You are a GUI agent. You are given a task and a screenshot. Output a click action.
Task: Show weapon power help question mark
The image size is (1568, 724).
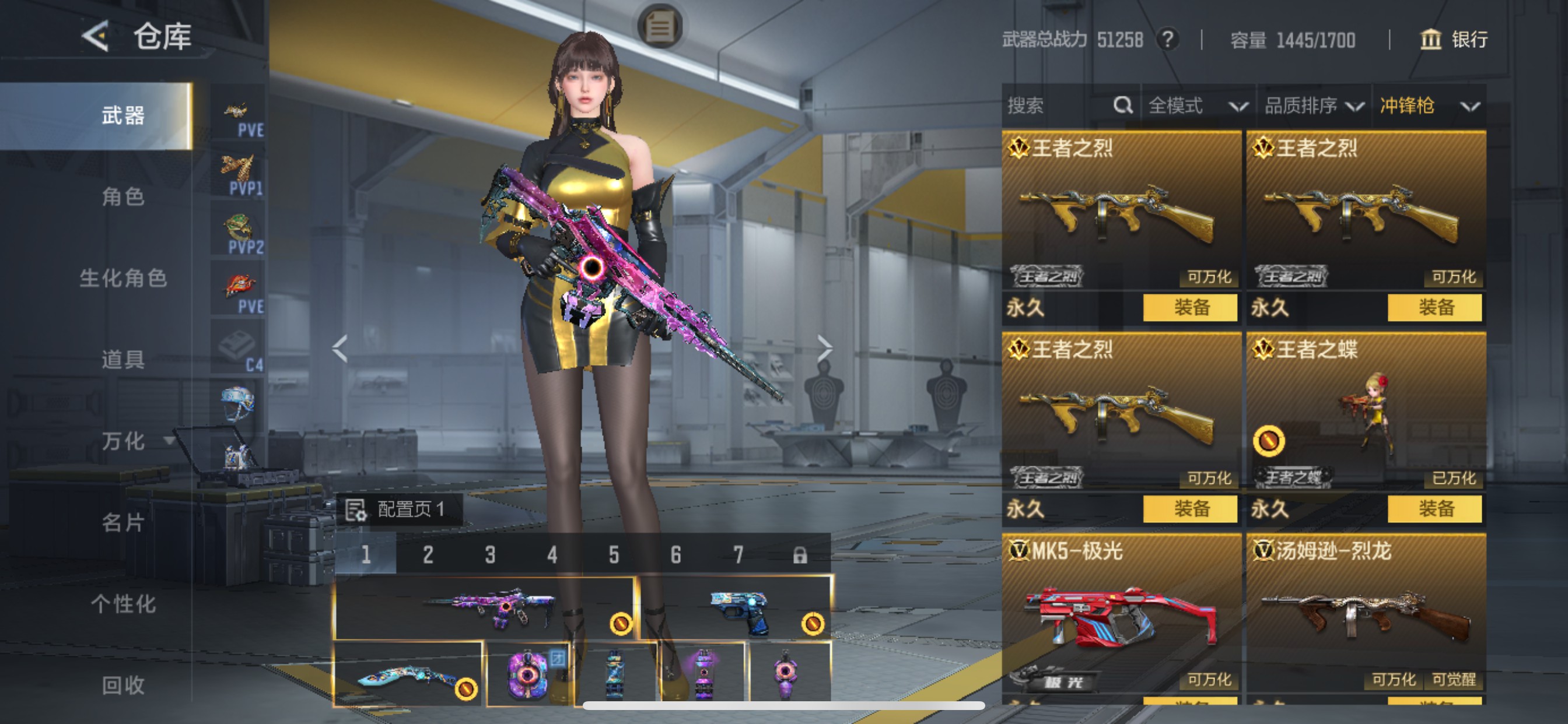(1167, 40)
